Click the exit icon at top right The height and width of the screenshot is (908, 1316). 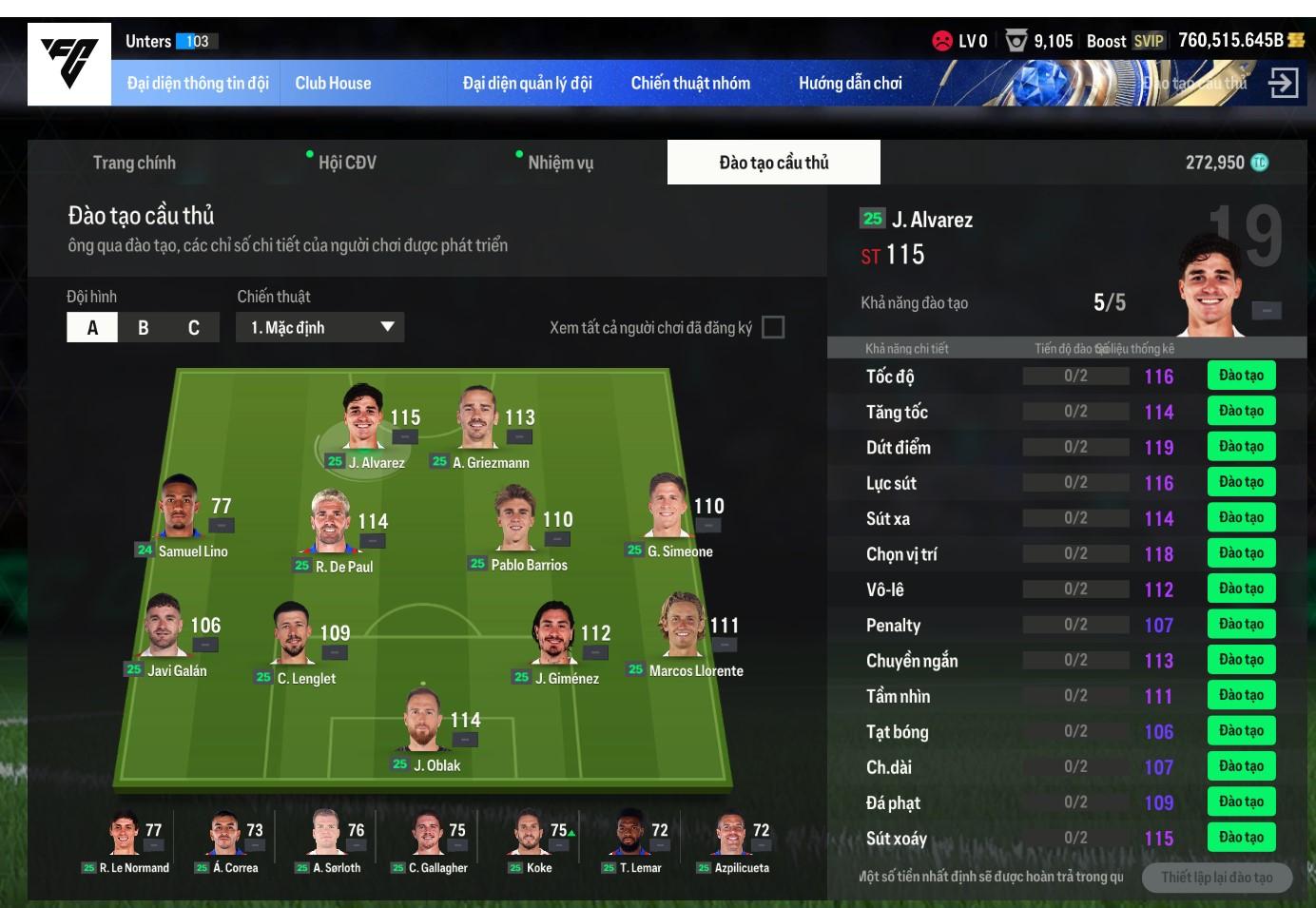pos(1283,83)
